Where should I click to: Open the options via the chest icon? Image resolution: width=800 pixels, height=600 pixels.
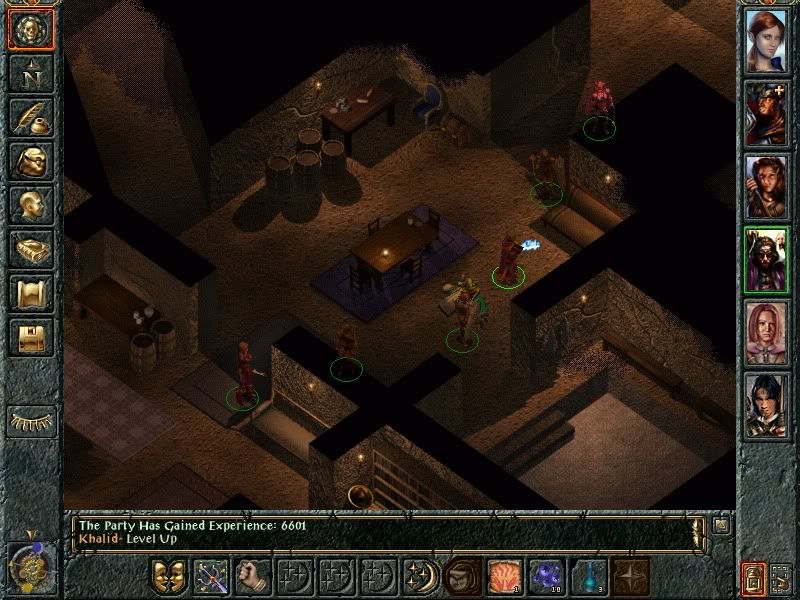point(30,337)
